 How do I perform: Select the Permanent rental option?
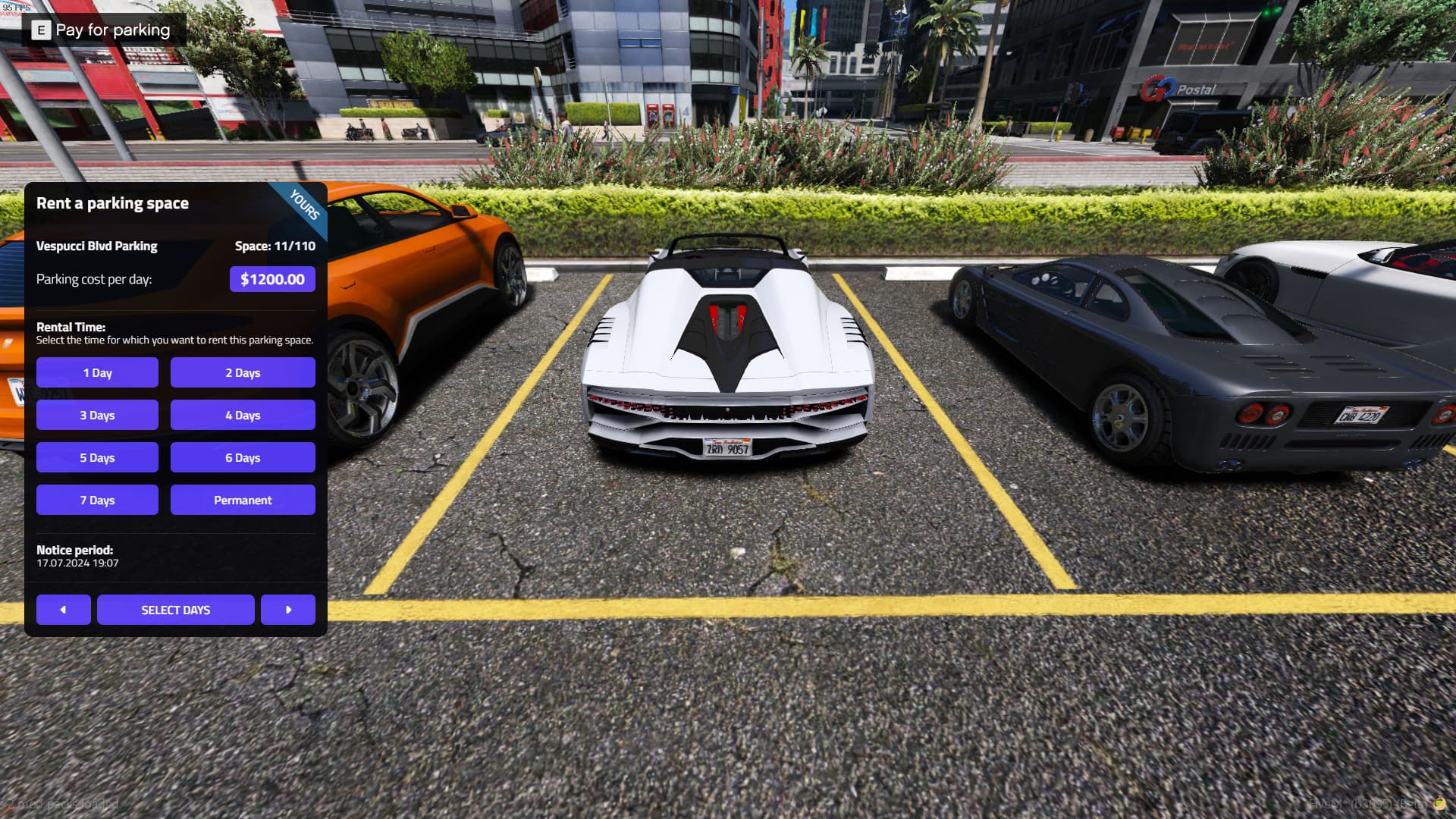click(243, 500)
